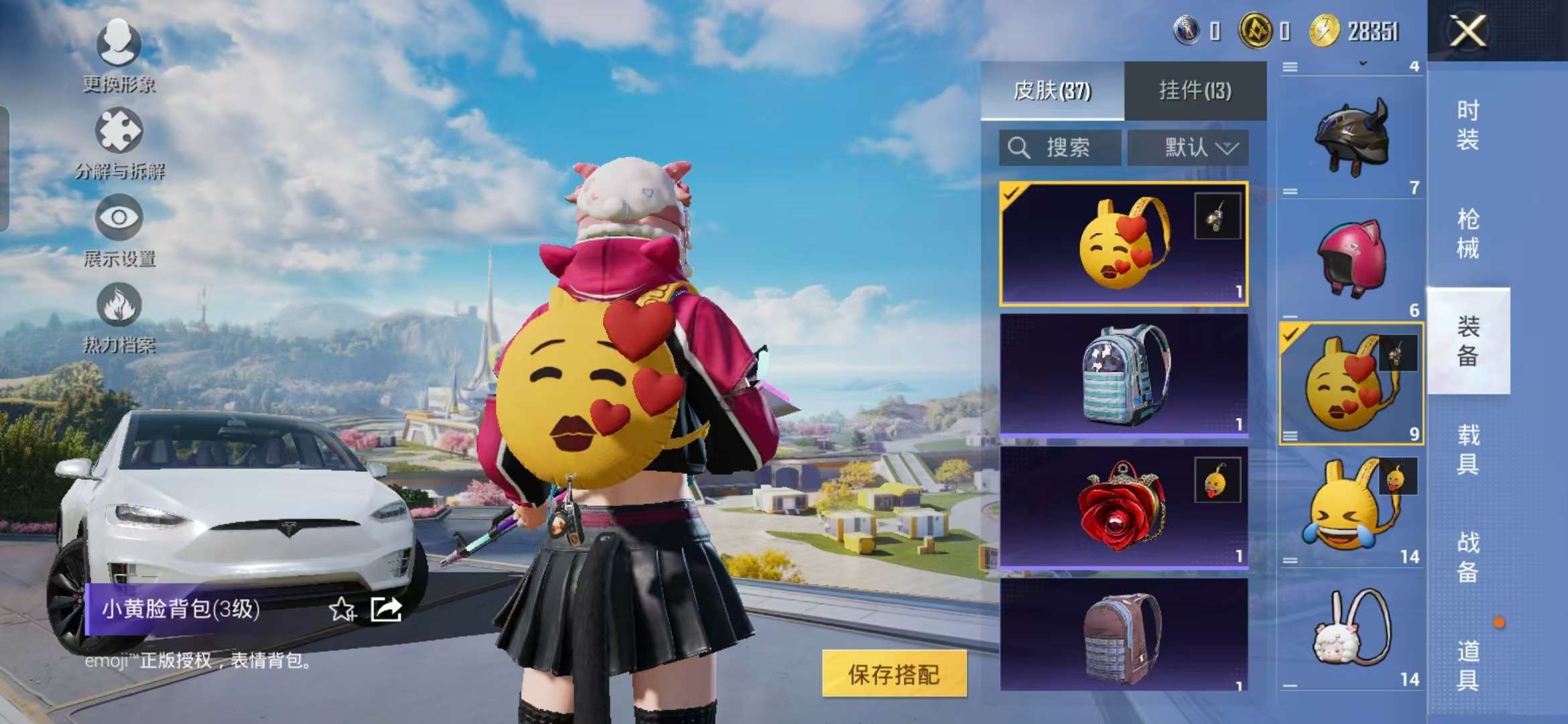1568x724 pixels.
Task: Click the 搜索 search field
Action: (x=1059, y=147)
